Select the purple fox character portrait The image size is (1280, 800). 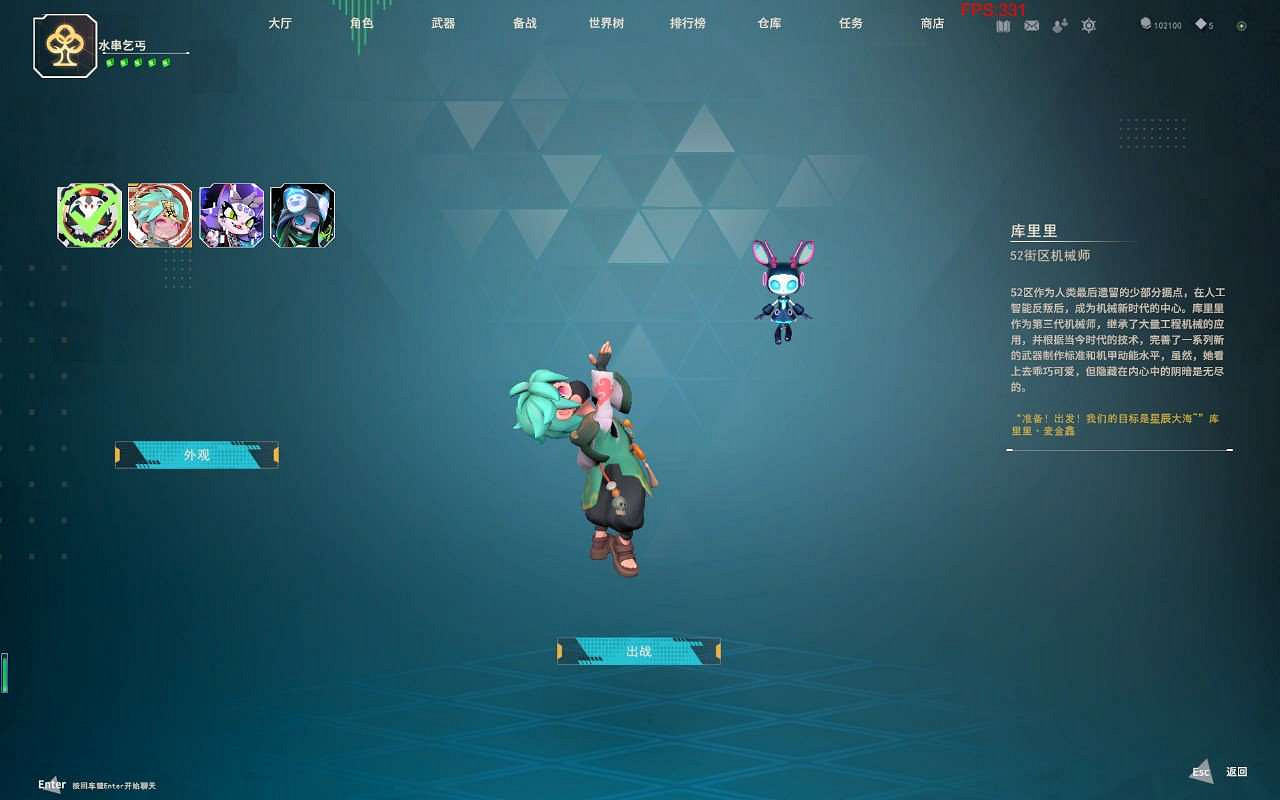click(231, 214)
